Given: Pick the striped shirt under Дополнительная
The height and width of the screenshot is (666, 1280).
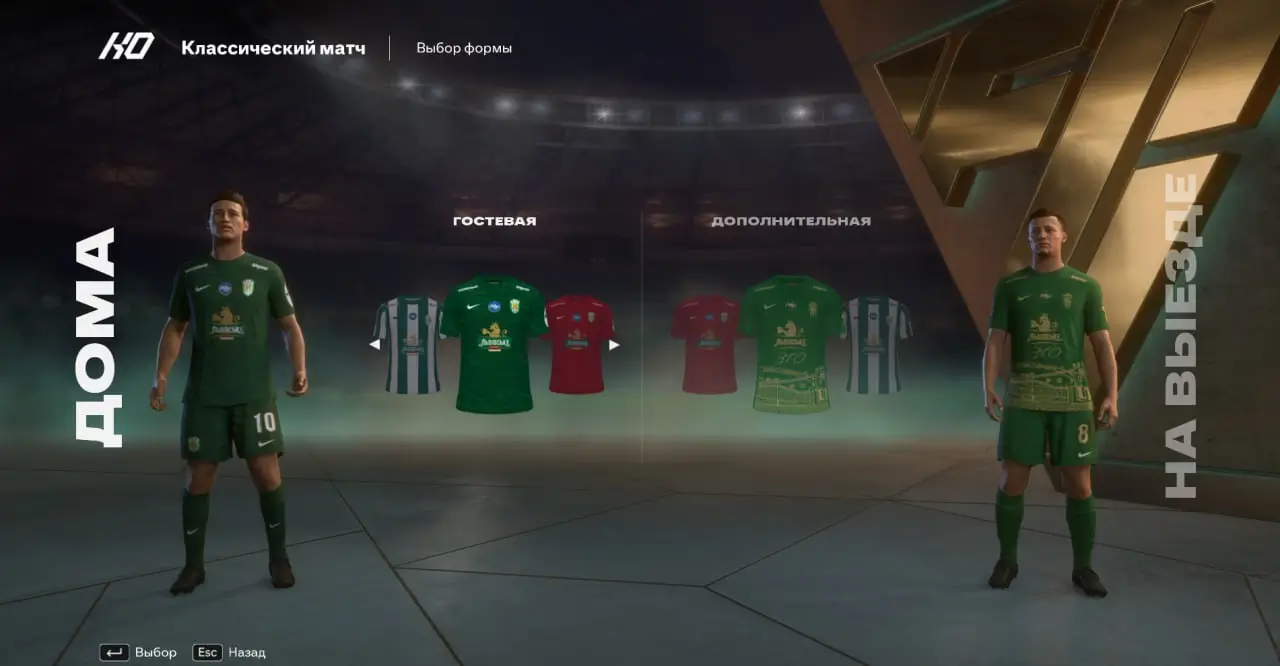Looking at the screenshot, I should tap(879, 344).
